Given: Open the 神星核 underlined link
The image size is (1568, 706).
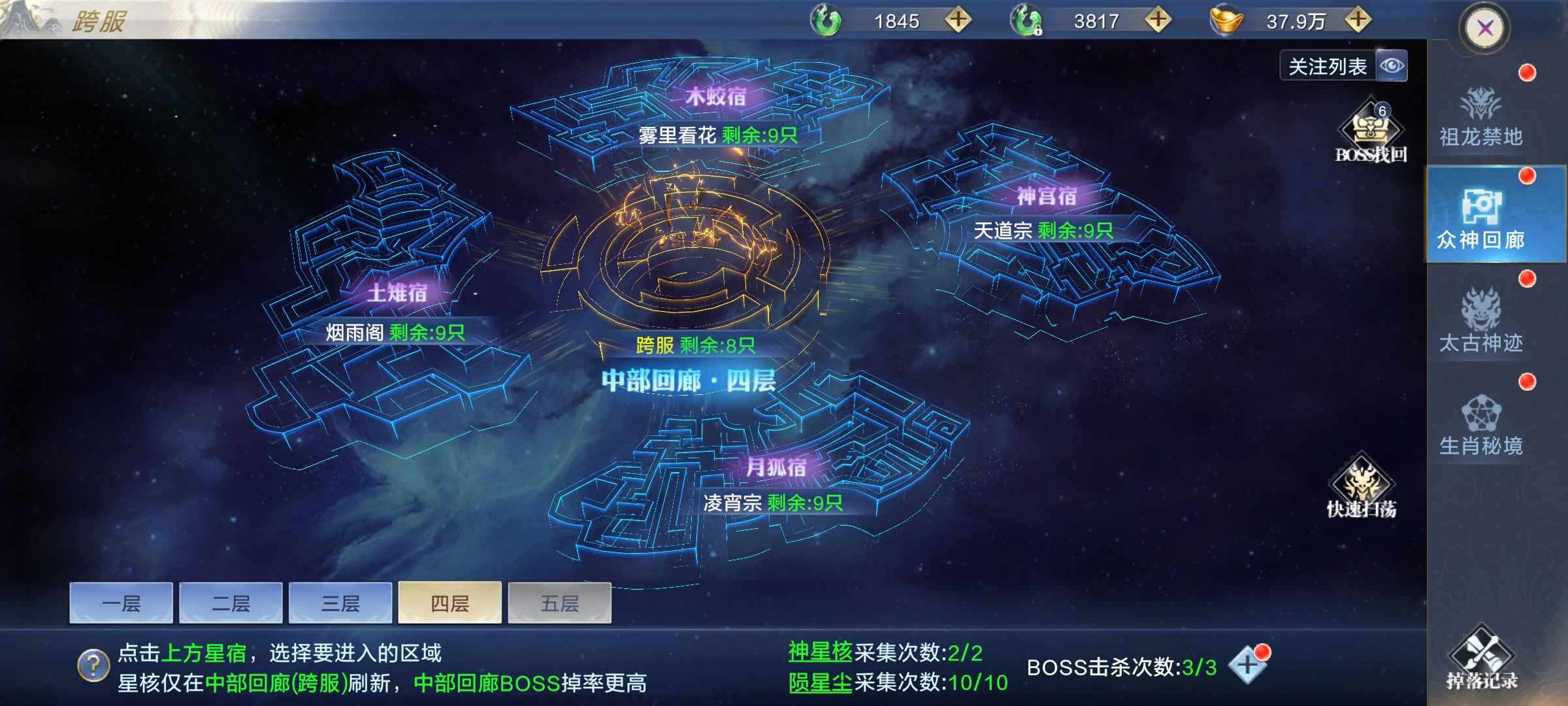Looking at the screenshot, I should pyautogui.click(x=820, y=652).
